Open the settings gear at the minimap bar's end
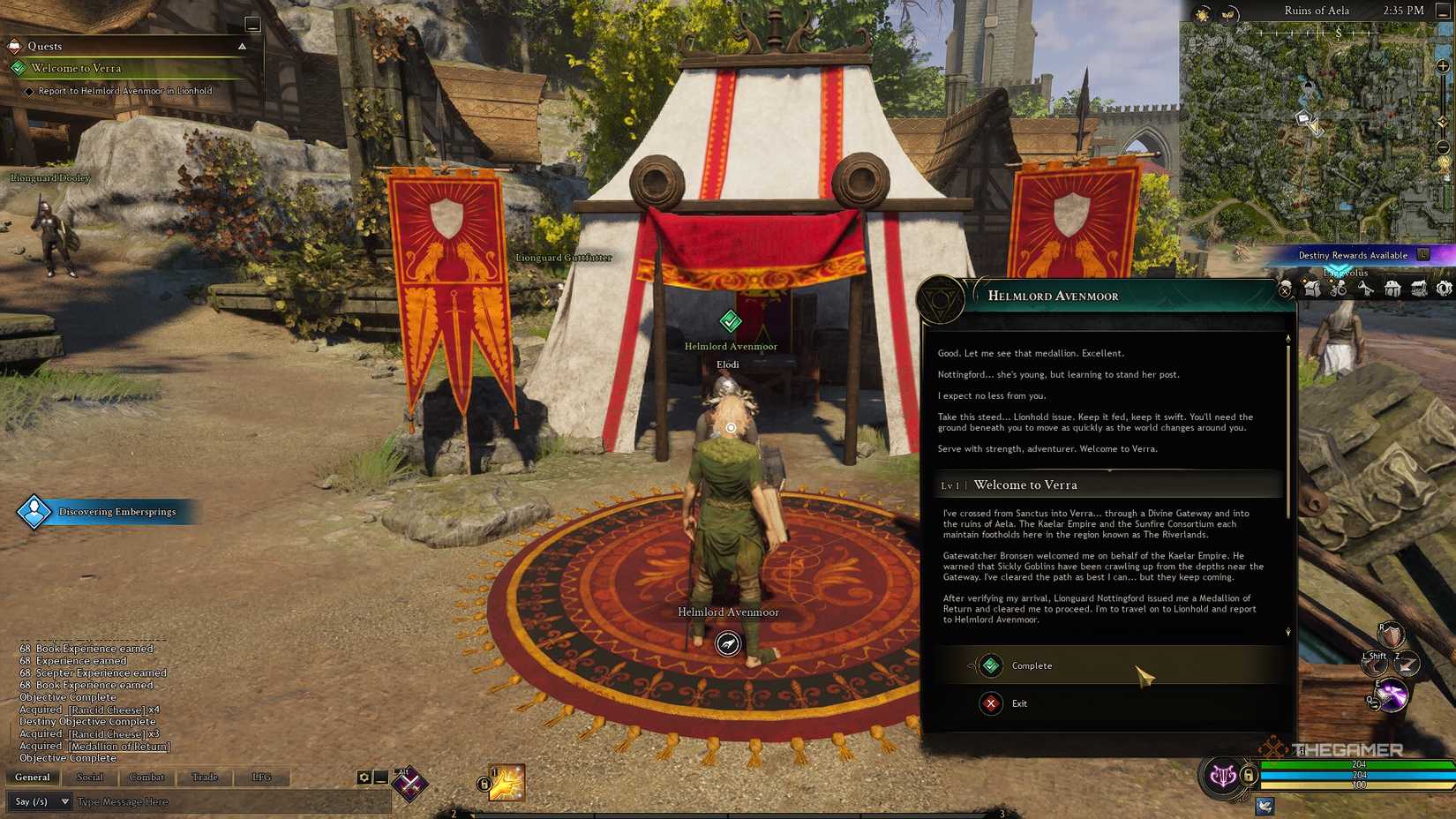Viewport: 1456px width, 819px height. pyautogui.click(x=1444, y=288)
